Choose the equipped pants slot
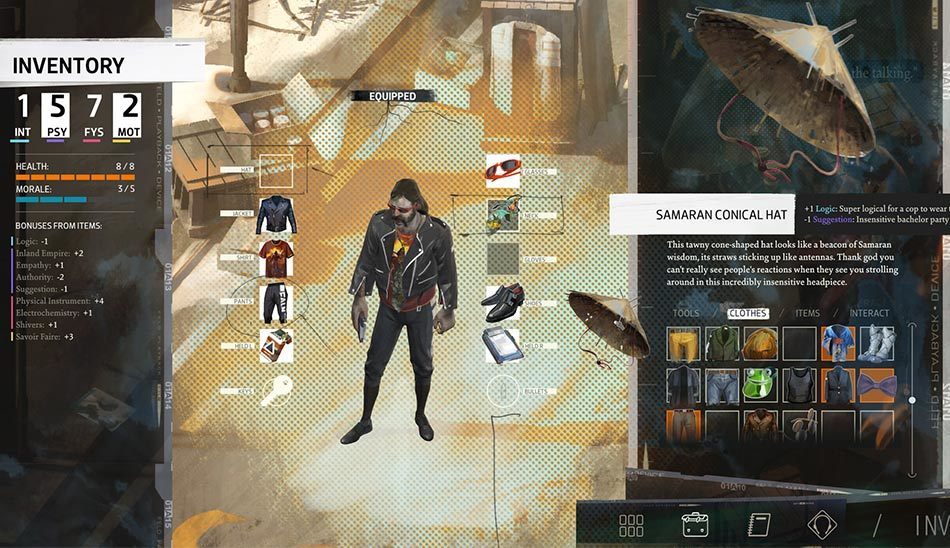 [277, 301]
